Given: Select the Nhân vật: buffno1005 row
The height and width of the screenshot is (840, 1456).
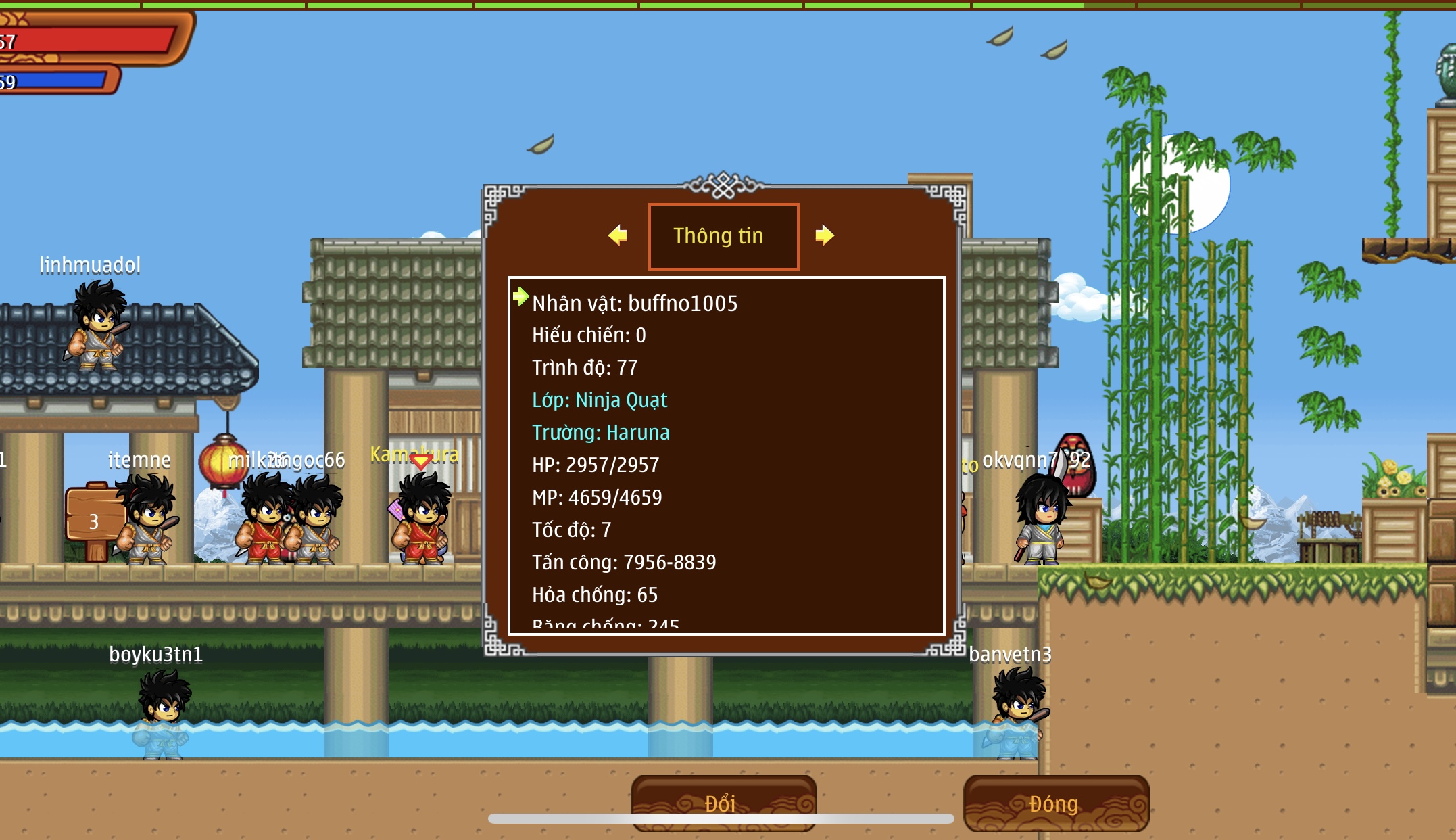Looking at the screenshot, I should 634,304.
